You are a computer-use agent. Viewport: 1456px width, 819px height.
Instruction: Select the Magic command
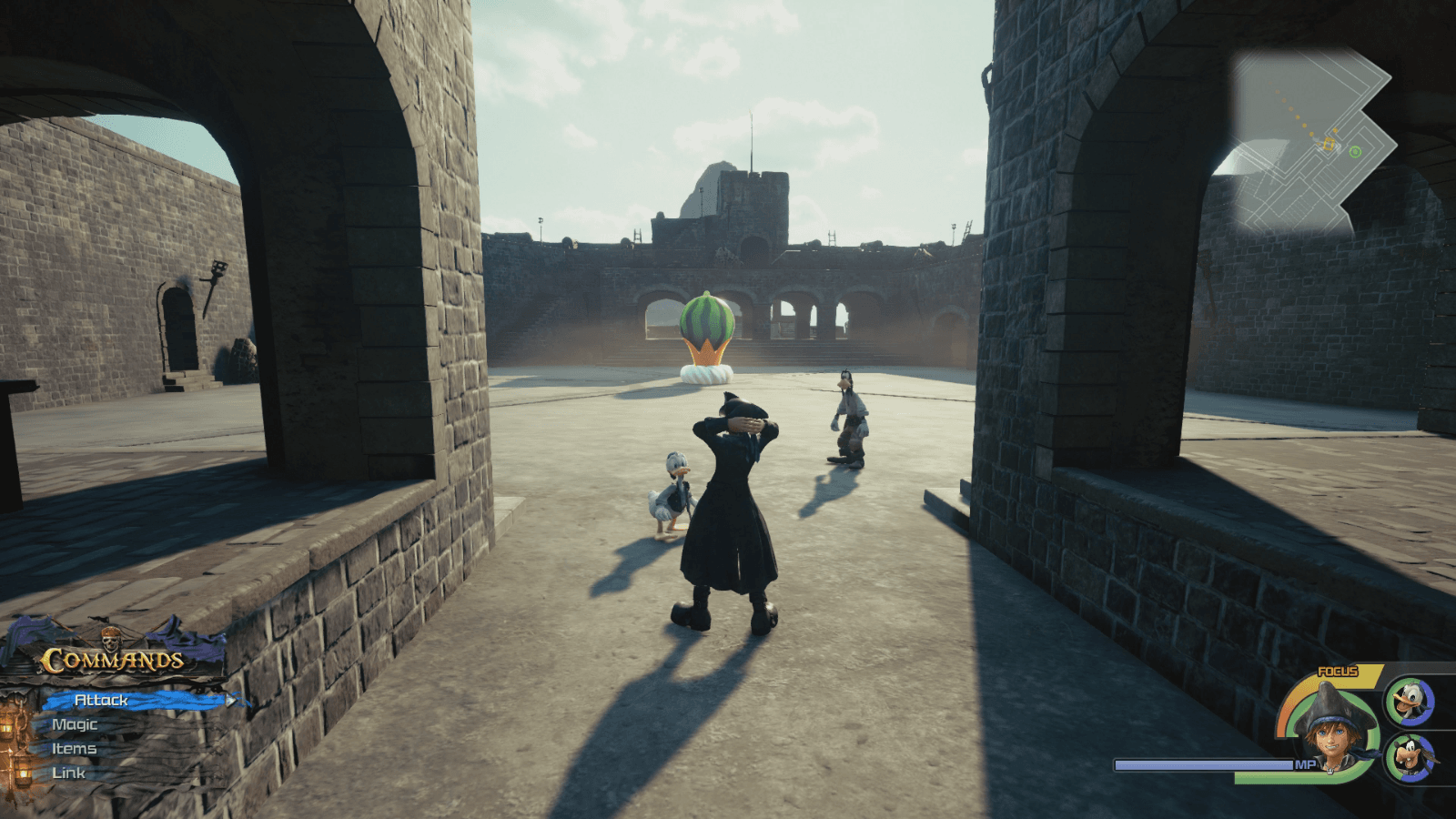[x=73, y=724]
